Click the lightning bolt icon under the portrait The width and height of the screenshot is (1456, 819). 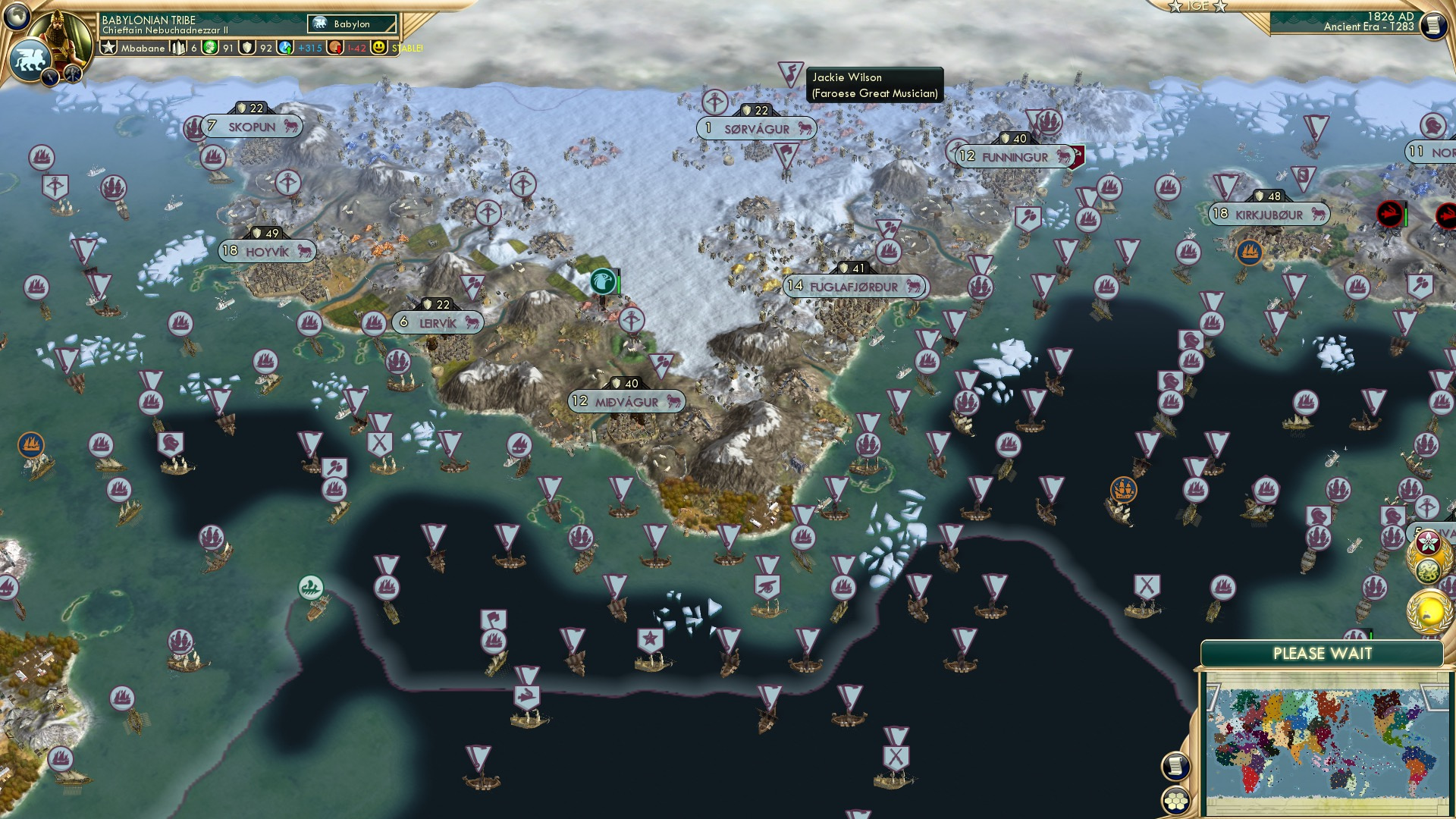pyautogui.click(x=51, y=77)
